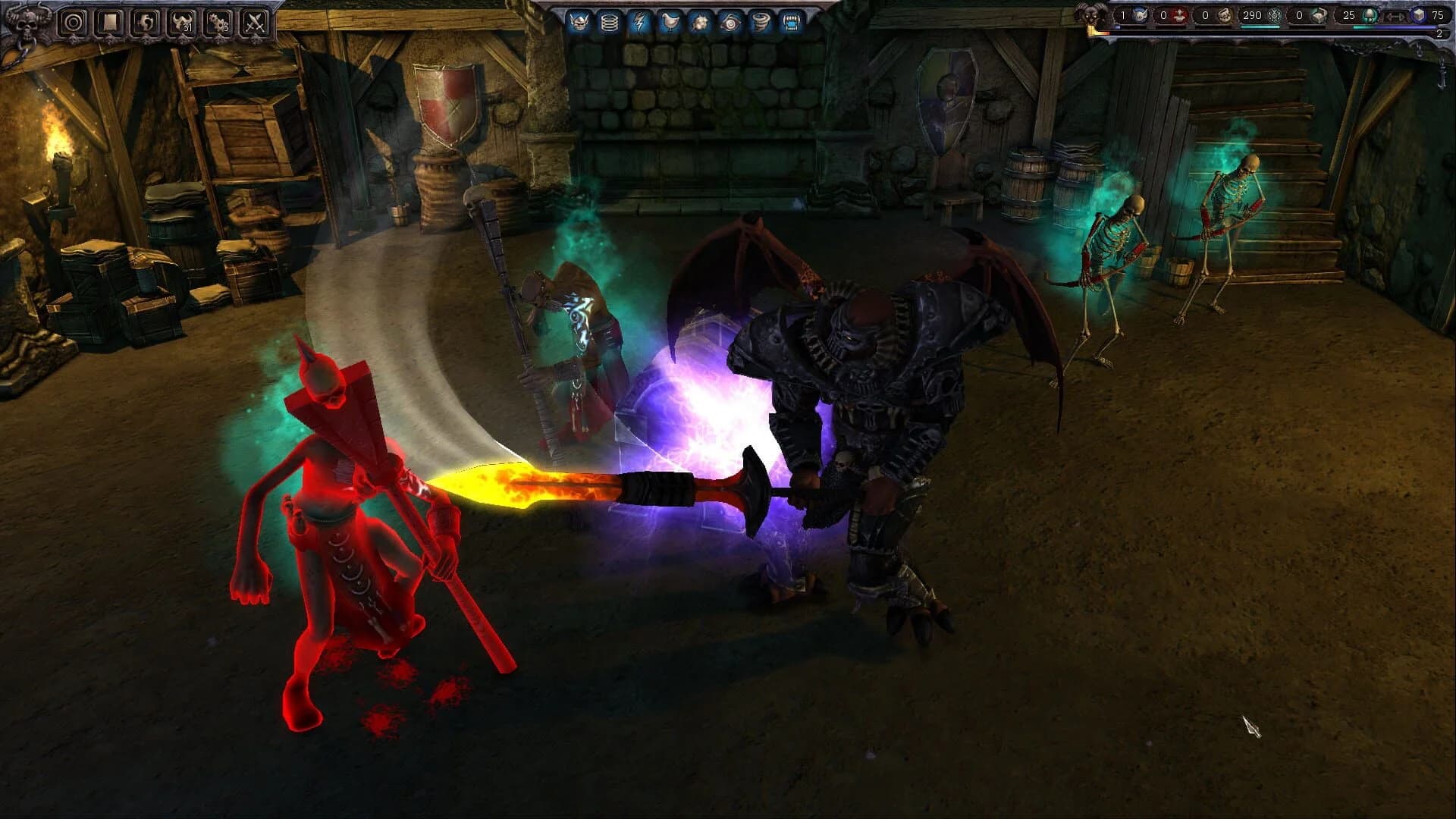Viewport: 1456px width, 819px height.
Task: Select the ghost icon in the left toolbar
Action: pos(145,22)
